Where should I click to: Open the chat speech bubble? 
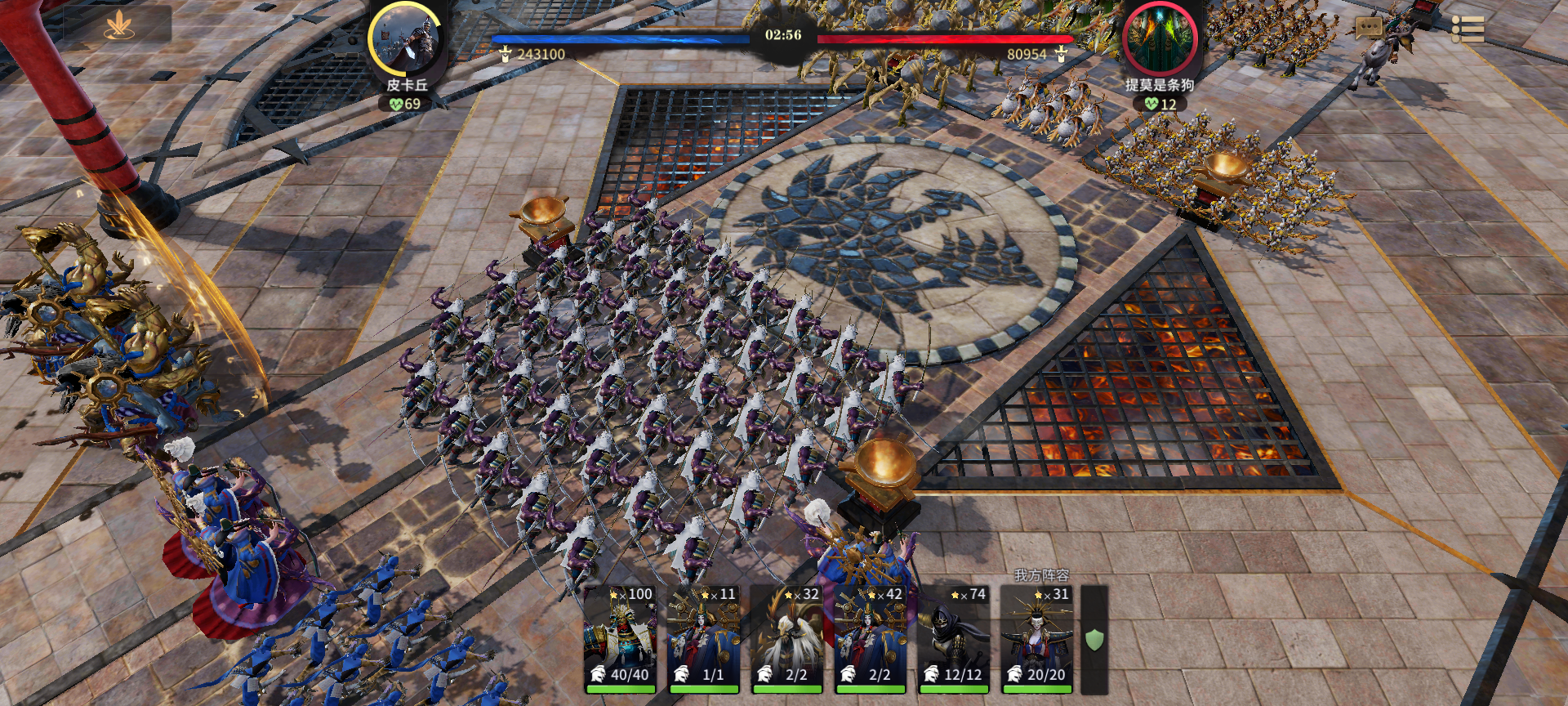pos(1368,29)
